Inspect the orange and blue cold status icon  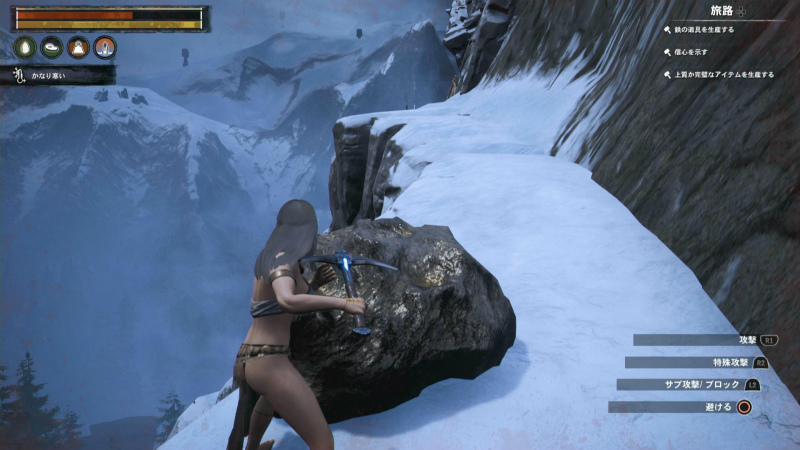tap(105, 47)
